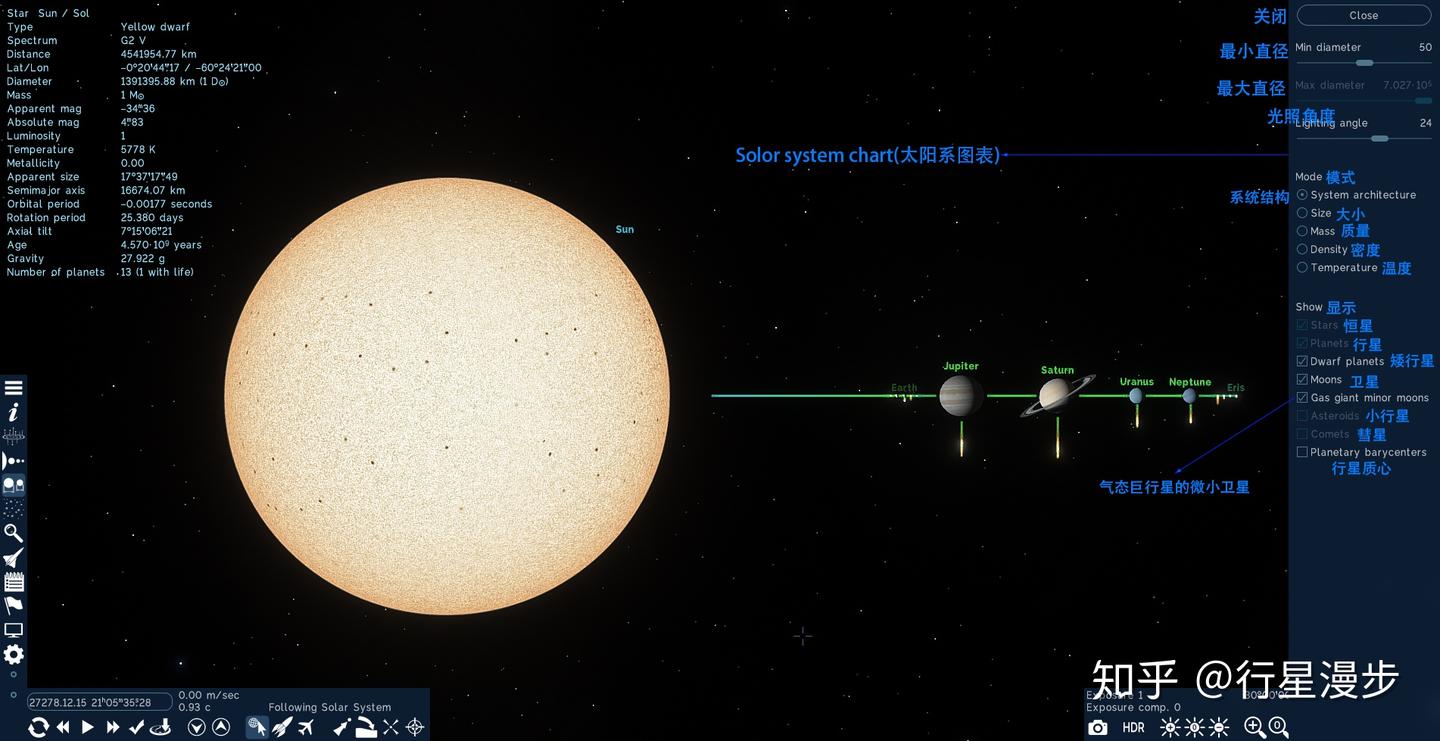This screenshot has width=1440, height=741.
Task: Uncheck the Moons checkbox
Action: pos(1302,379)
